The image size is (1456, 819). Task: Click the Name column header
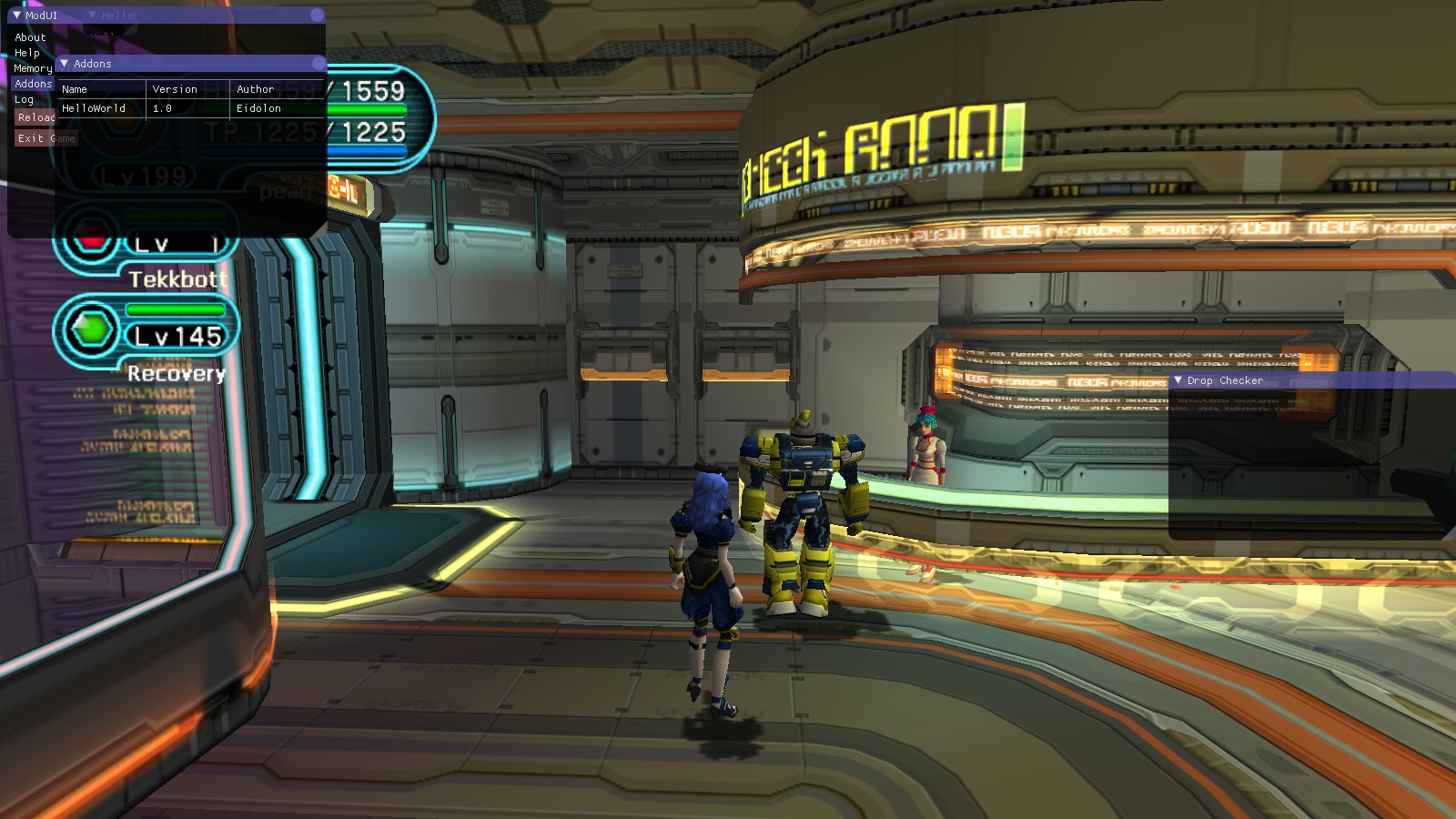tap(75, 89)
